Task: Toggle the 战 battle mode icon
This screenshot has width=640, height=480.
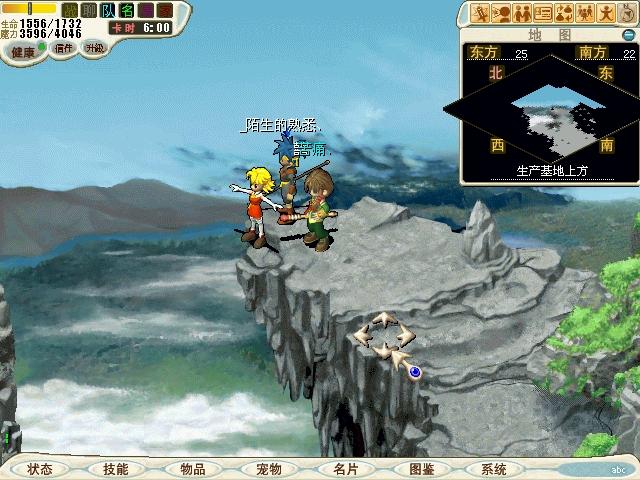Action: point(70,10)
